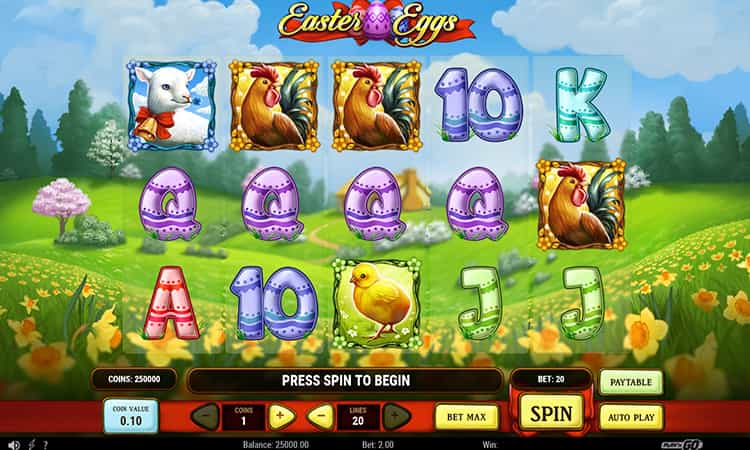Screen dimensions: 750x450
Task: Open help with the question mark icon
Action: click(47, 444)
